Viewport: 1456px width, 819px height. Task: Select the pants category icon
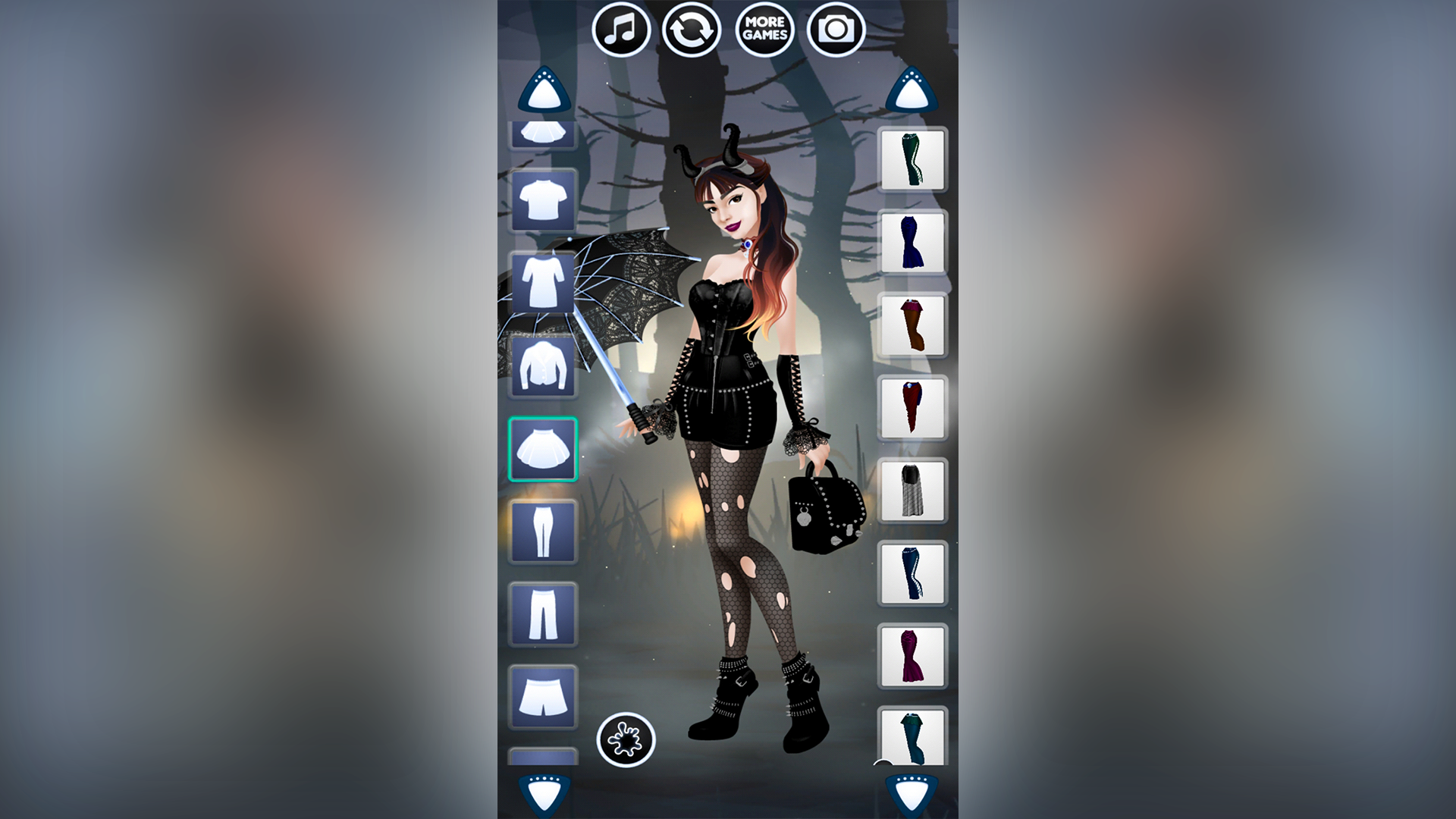click(x=543, y=614)
